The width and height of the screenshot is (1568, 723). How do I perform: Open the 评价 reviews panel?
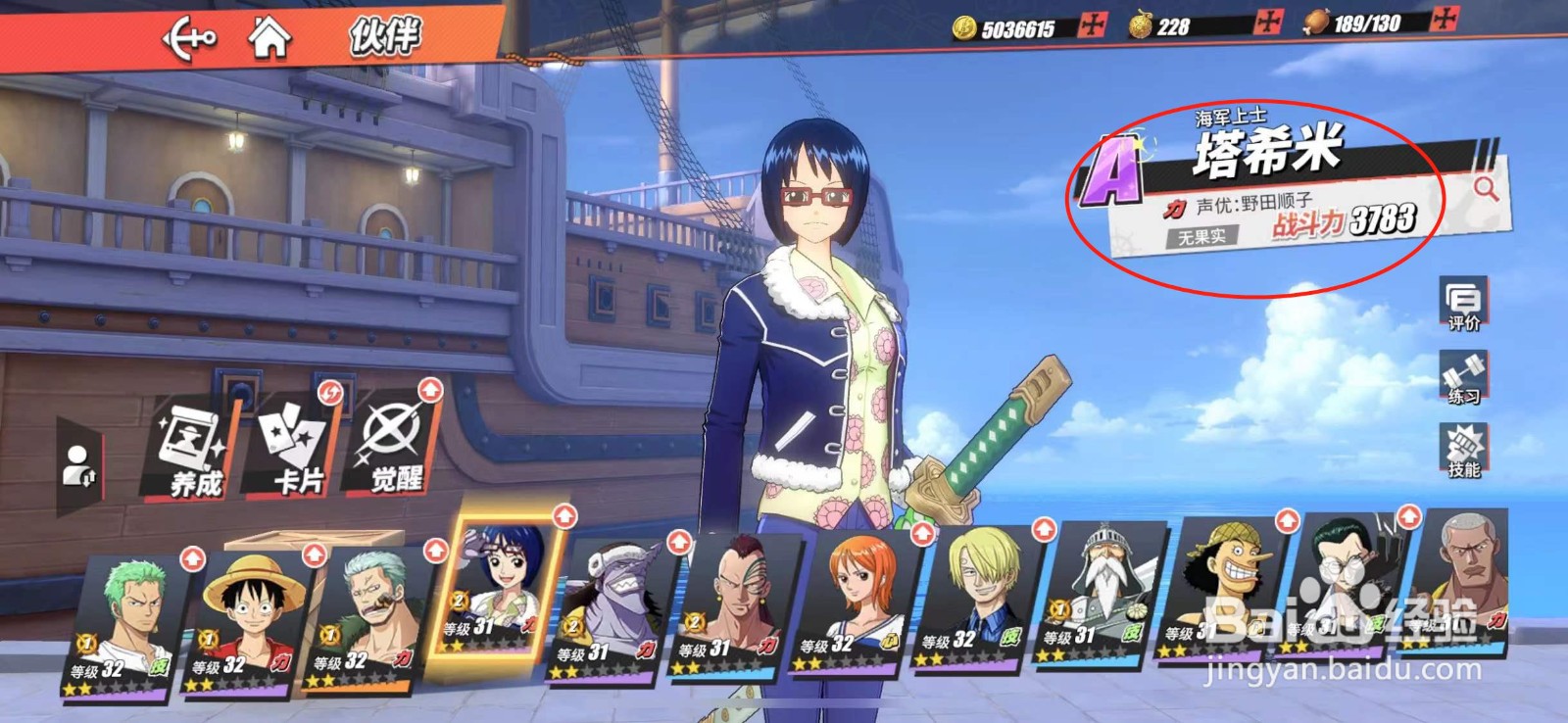[x=1463, y=304]
